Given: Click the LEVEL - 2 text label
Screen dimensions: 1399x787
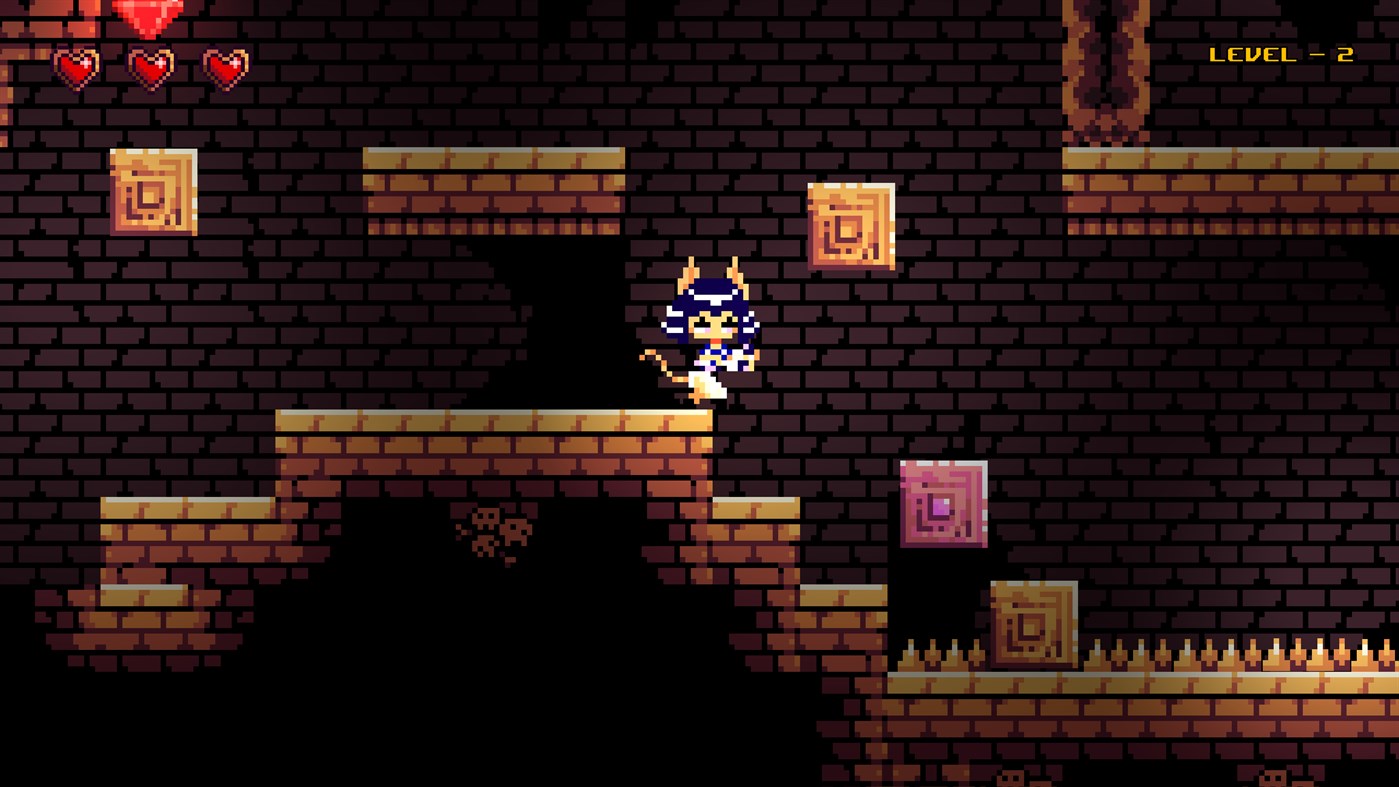Looking at the screenshot, I should (1280, 55).
